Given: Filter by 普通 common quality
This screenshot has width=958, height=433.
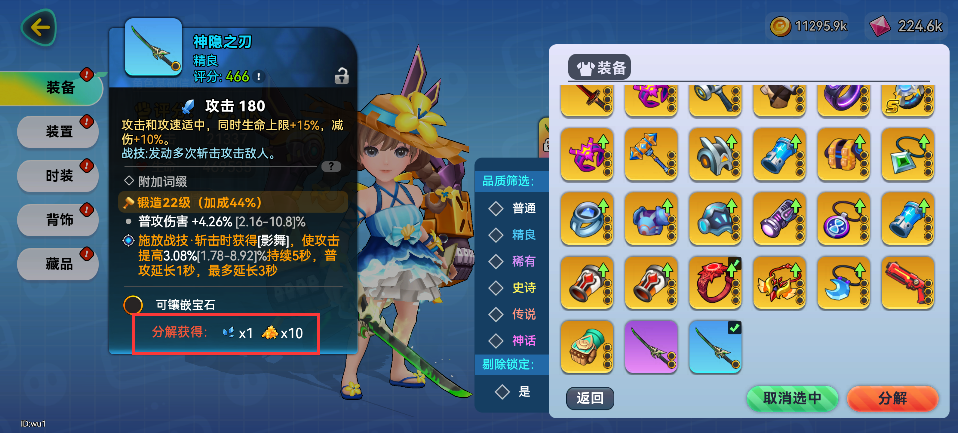Looking at the screenshot, I should pyautogui.click(x=513, y=208).
